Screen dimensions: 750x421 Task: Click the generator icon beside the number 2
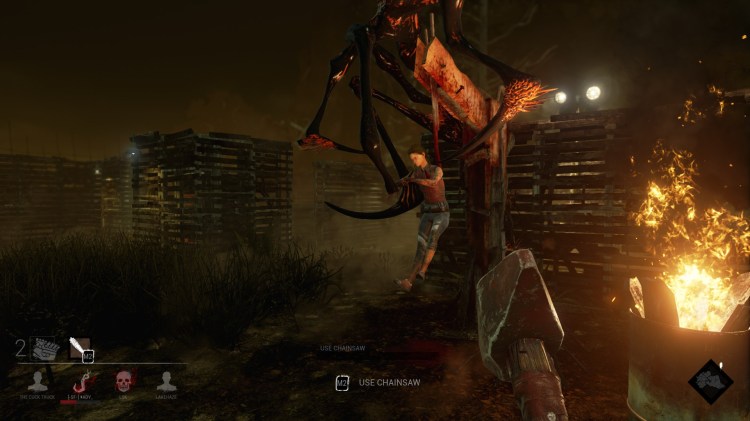coord(45,347)
